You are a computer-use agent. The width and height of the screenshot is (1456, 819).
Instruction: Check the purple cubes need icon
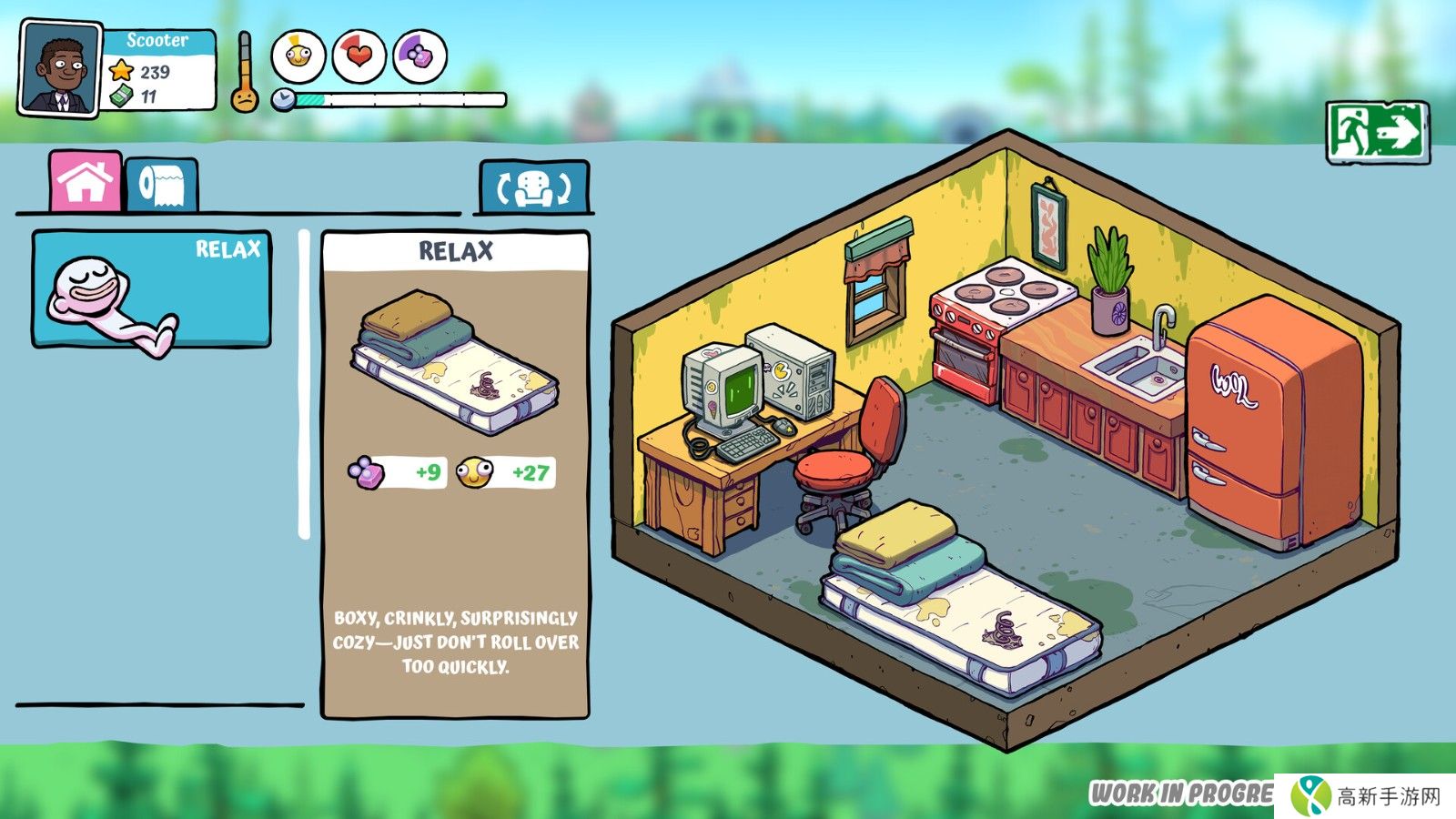[x=420, y=56]
